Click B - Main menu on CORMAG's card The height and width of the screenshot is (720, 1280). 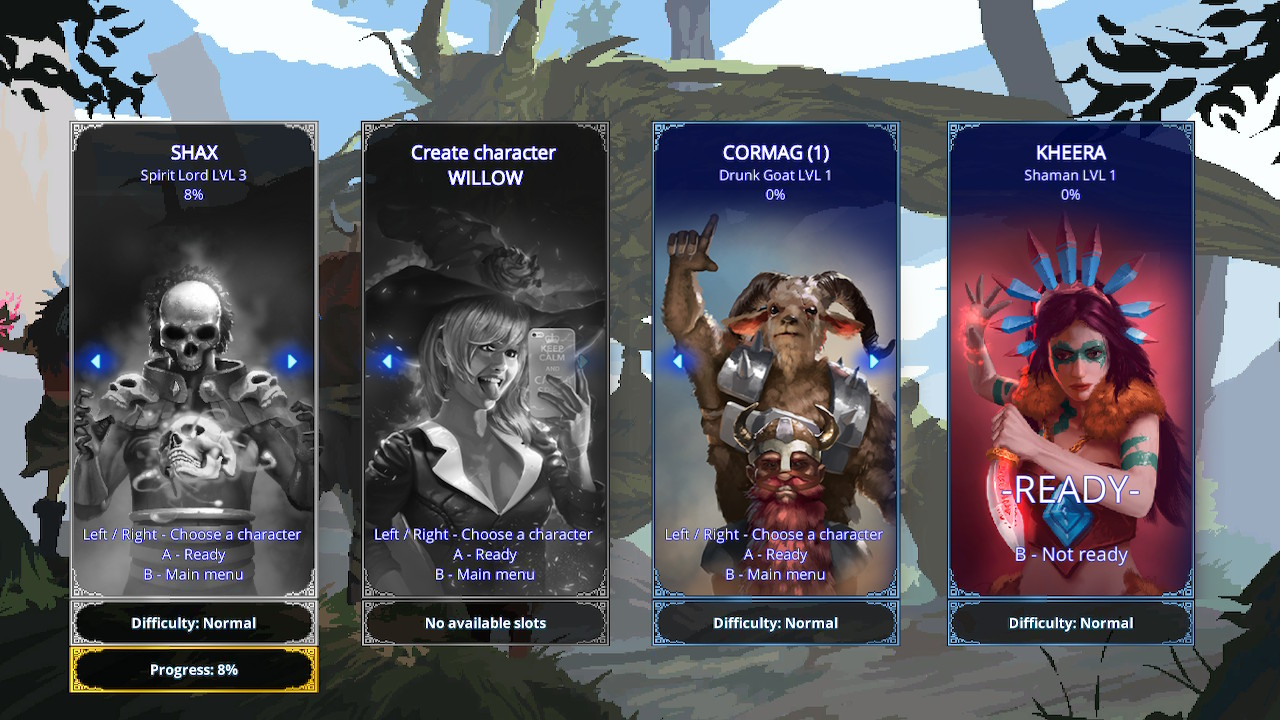point(777,574)
